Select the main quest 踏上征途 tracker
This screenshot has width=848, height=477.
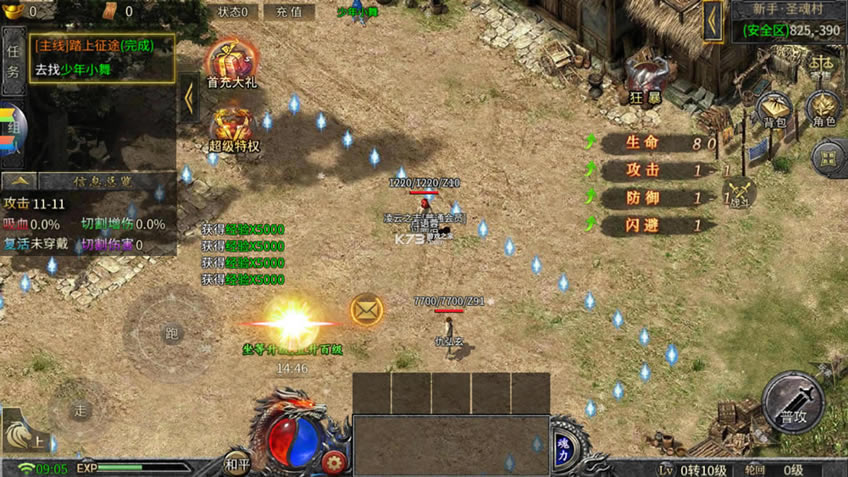(101, 46)
